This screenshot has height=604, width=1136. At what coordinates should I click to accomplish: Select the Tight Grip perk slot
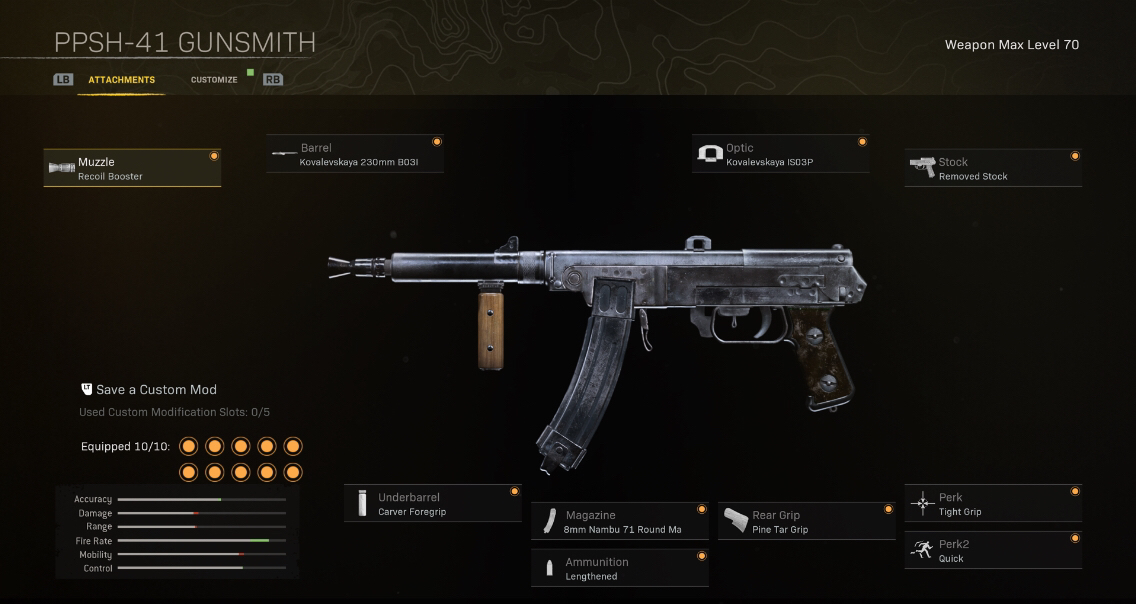(x=993, y=504)
